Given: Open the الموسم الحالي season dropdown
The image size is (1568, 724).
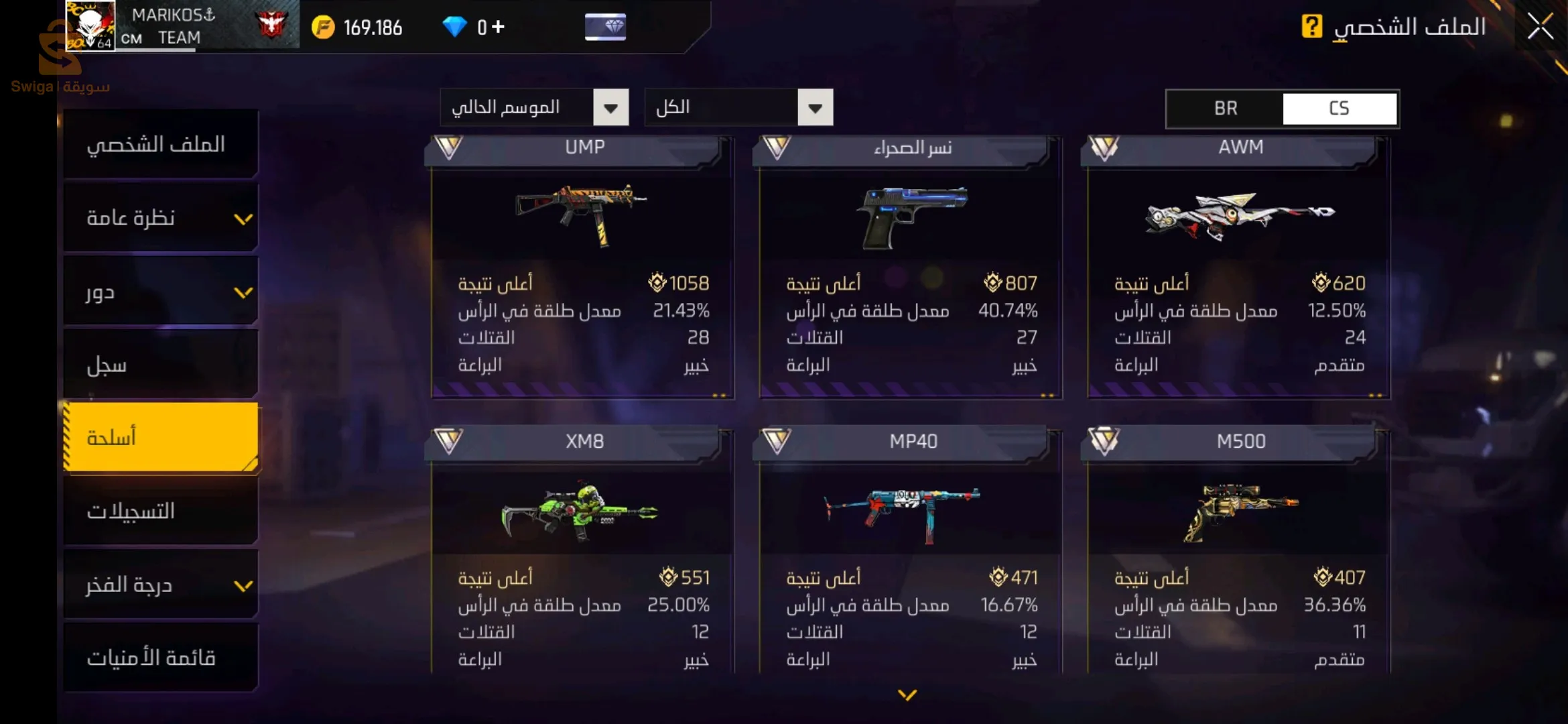Looking at the screenshot, I should (534, 107).
